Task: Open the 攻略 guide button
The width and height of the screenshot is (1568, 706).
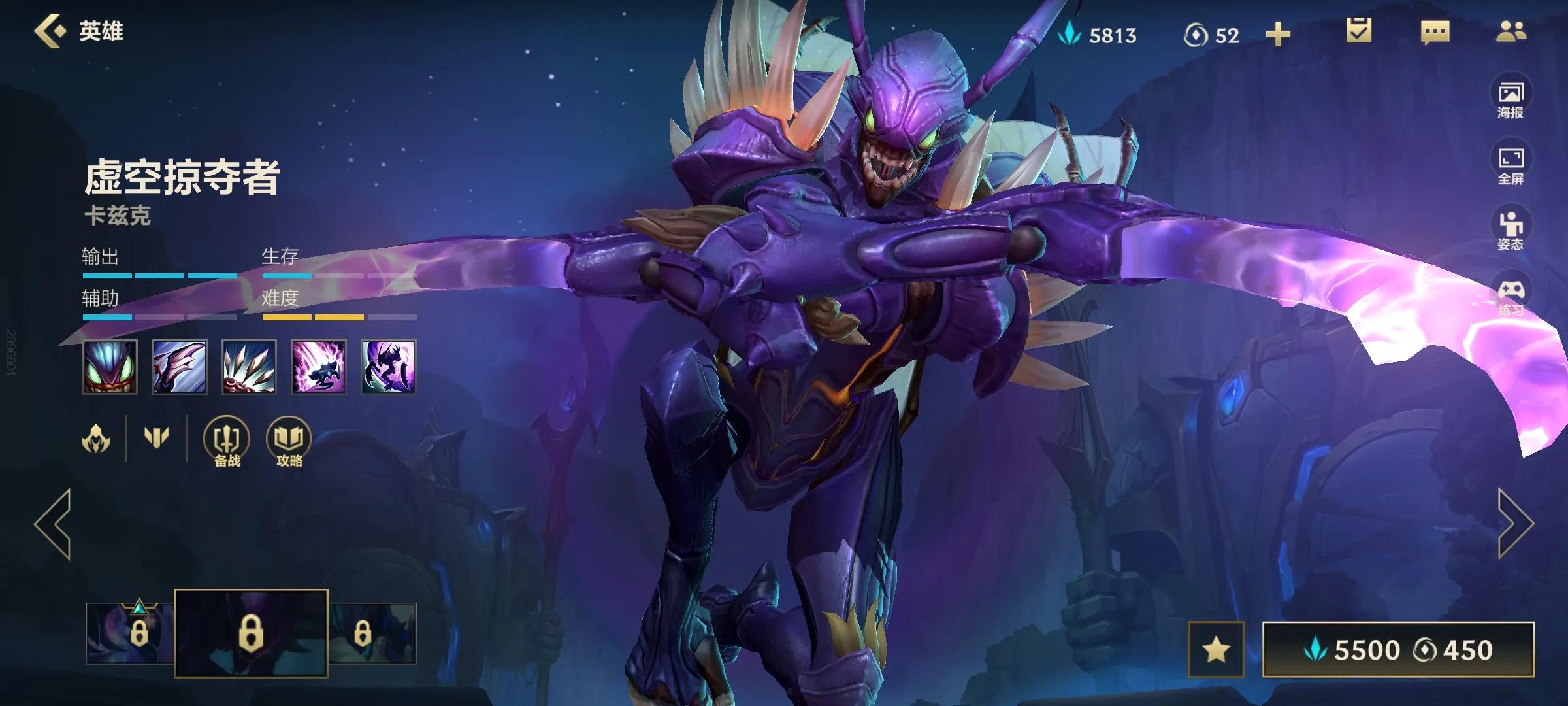Action: coord(289,443)
